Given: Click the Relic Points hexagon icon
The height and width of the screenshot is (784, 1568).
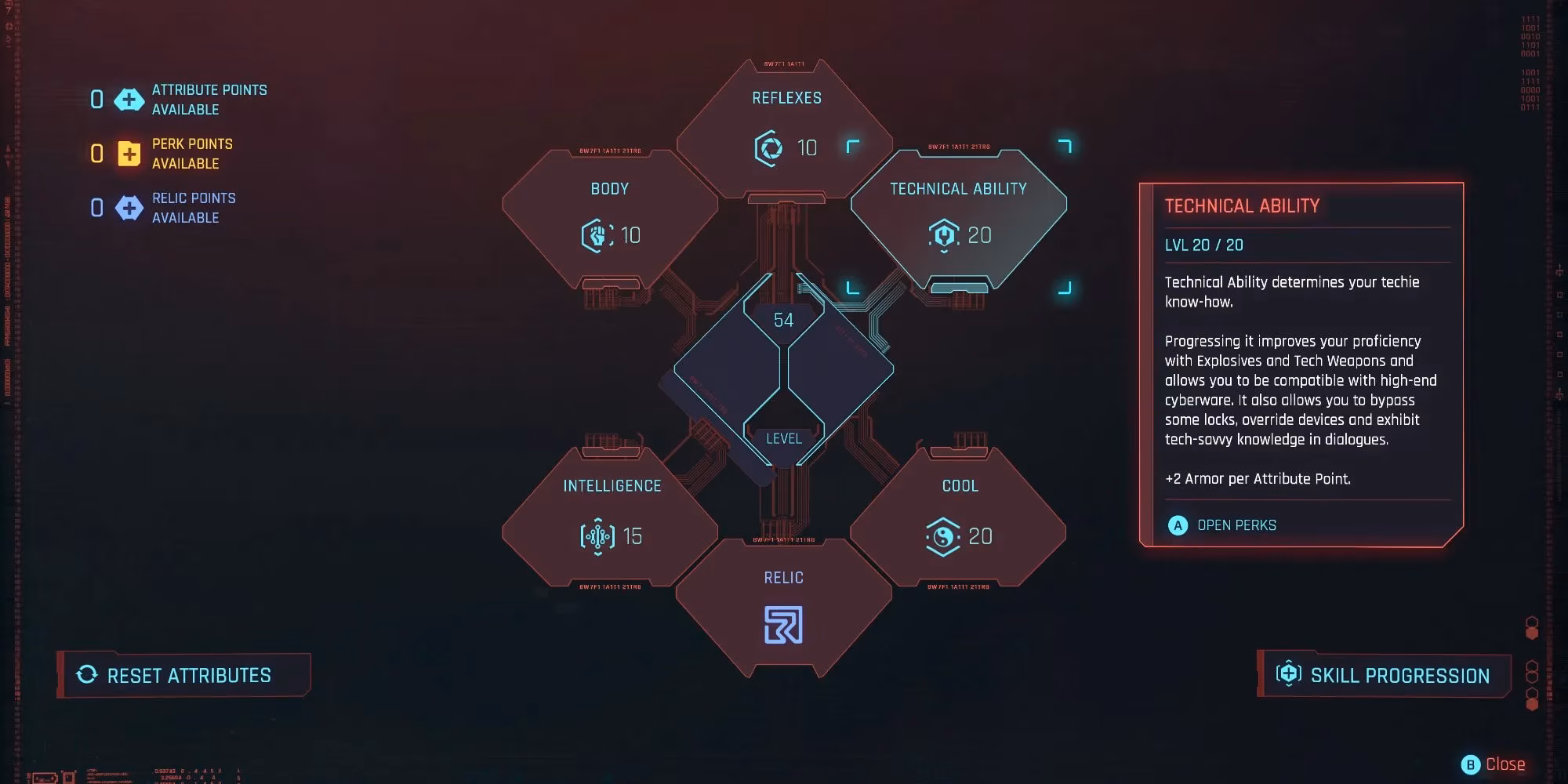Looking at the screenshot, I should click(x=128, y=208).
